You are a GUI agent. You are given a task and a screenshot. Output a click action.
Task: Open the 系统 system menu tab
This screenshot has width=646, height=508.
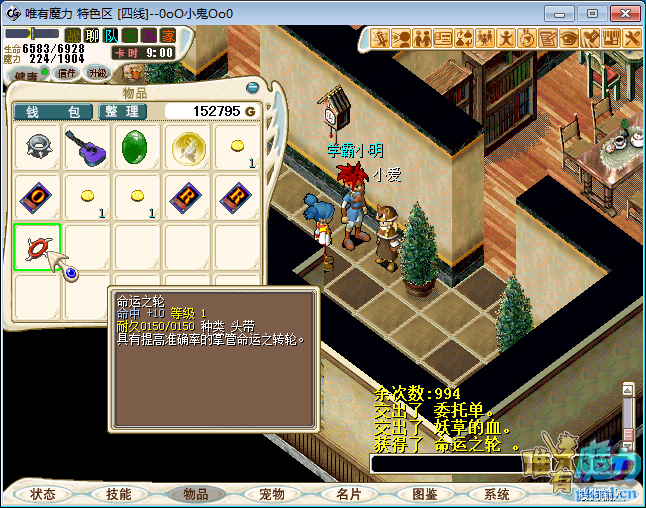click(497, 494)
